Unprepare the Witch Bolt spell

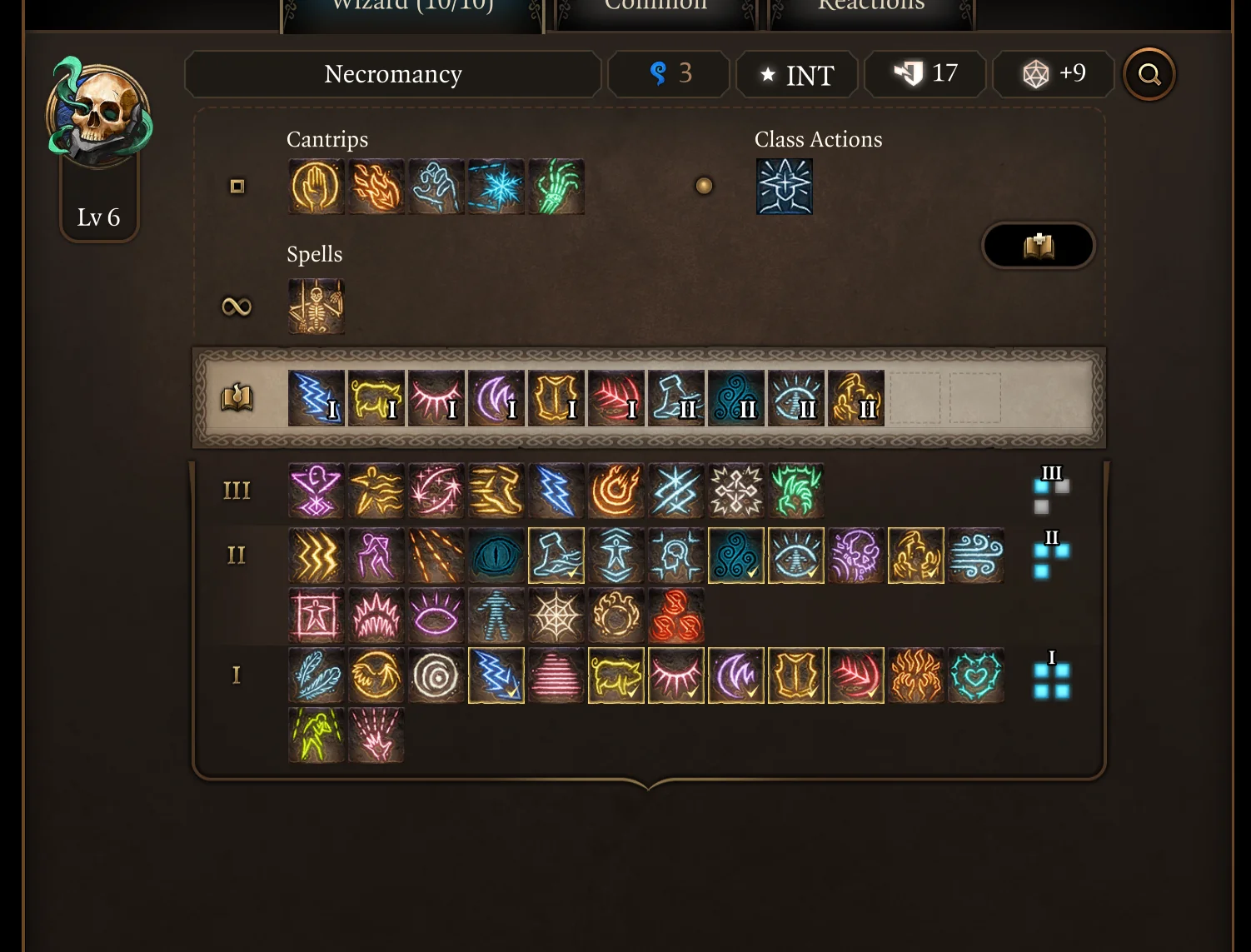click(496, 675)
